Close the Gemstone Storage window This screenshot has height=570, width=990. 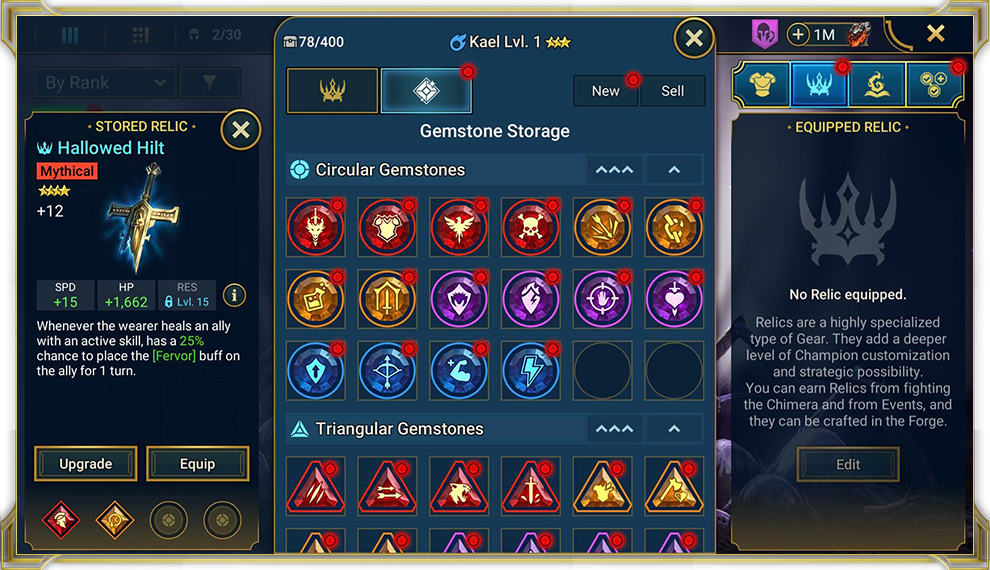click(694, 39)
